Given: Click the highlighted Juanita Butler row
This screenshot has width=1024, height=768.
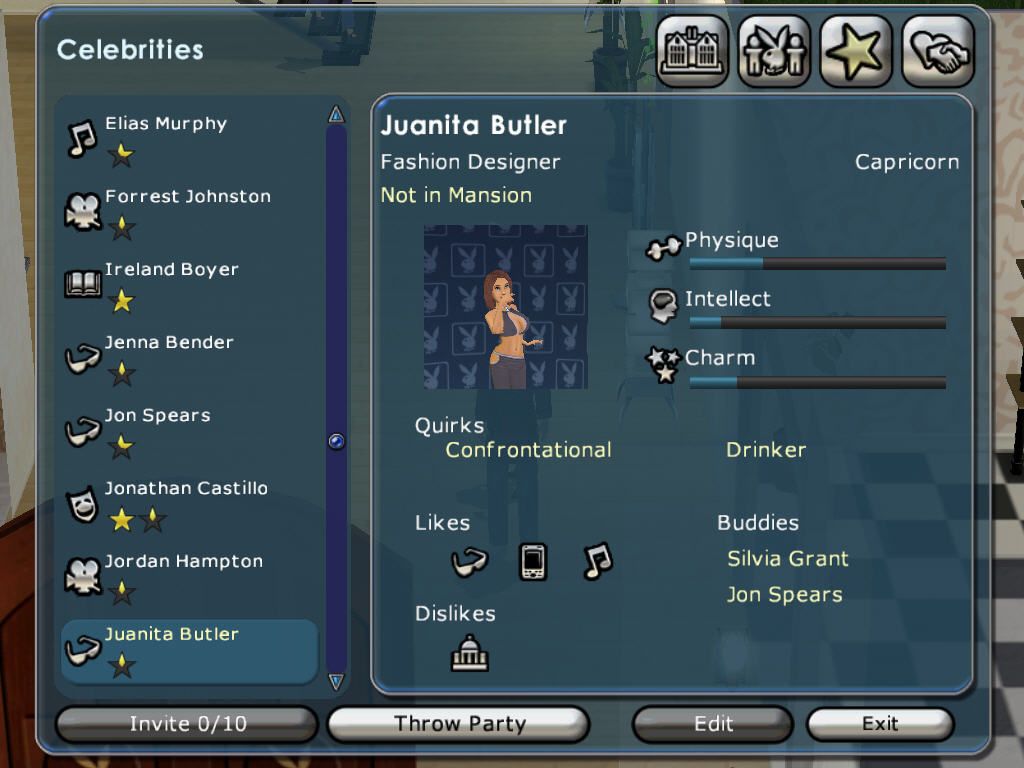Looking at the screenshot, I should tap(189, 648).
